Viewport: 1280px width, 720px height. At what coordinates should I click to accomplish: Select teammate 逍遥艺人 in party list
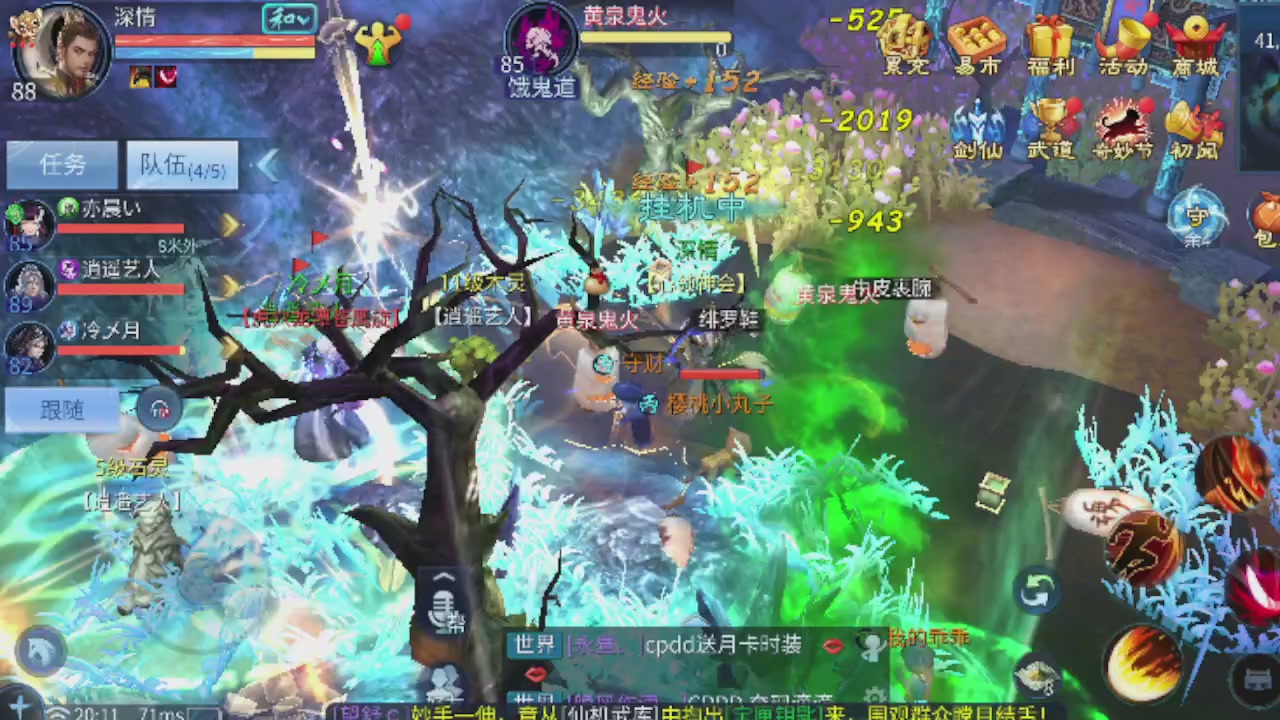click(x=110, y=270)
